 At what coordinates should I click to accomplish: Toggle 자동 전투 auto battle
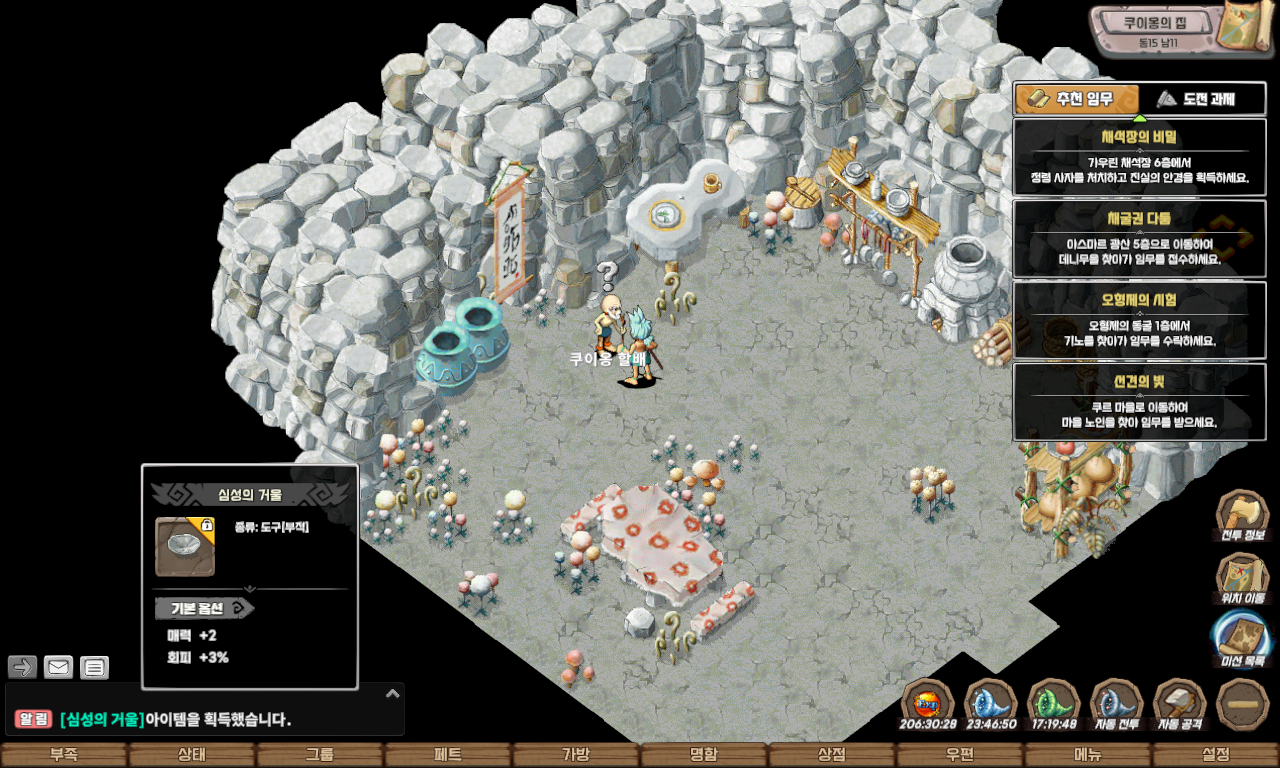click(x=1117, y=704)
